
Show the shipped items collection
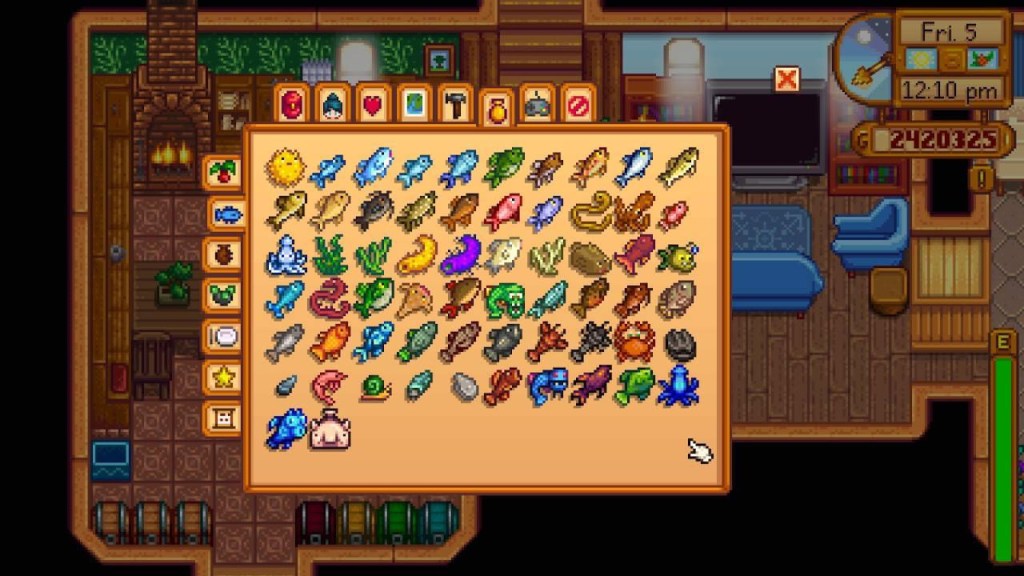(x=222, y=172)
